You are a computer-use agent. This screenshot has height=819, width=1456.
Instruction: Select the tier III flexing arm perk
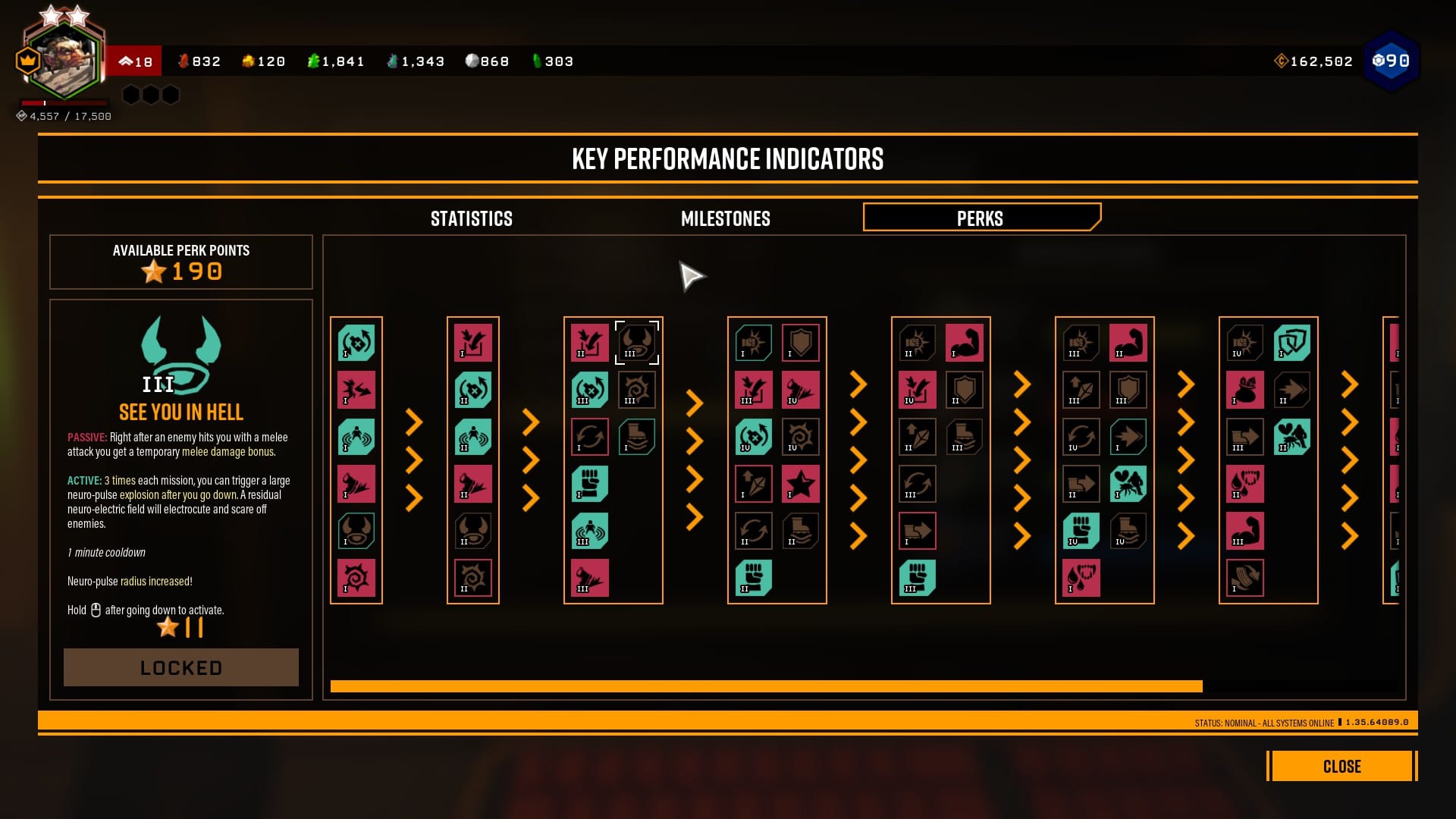(1245, 531)
